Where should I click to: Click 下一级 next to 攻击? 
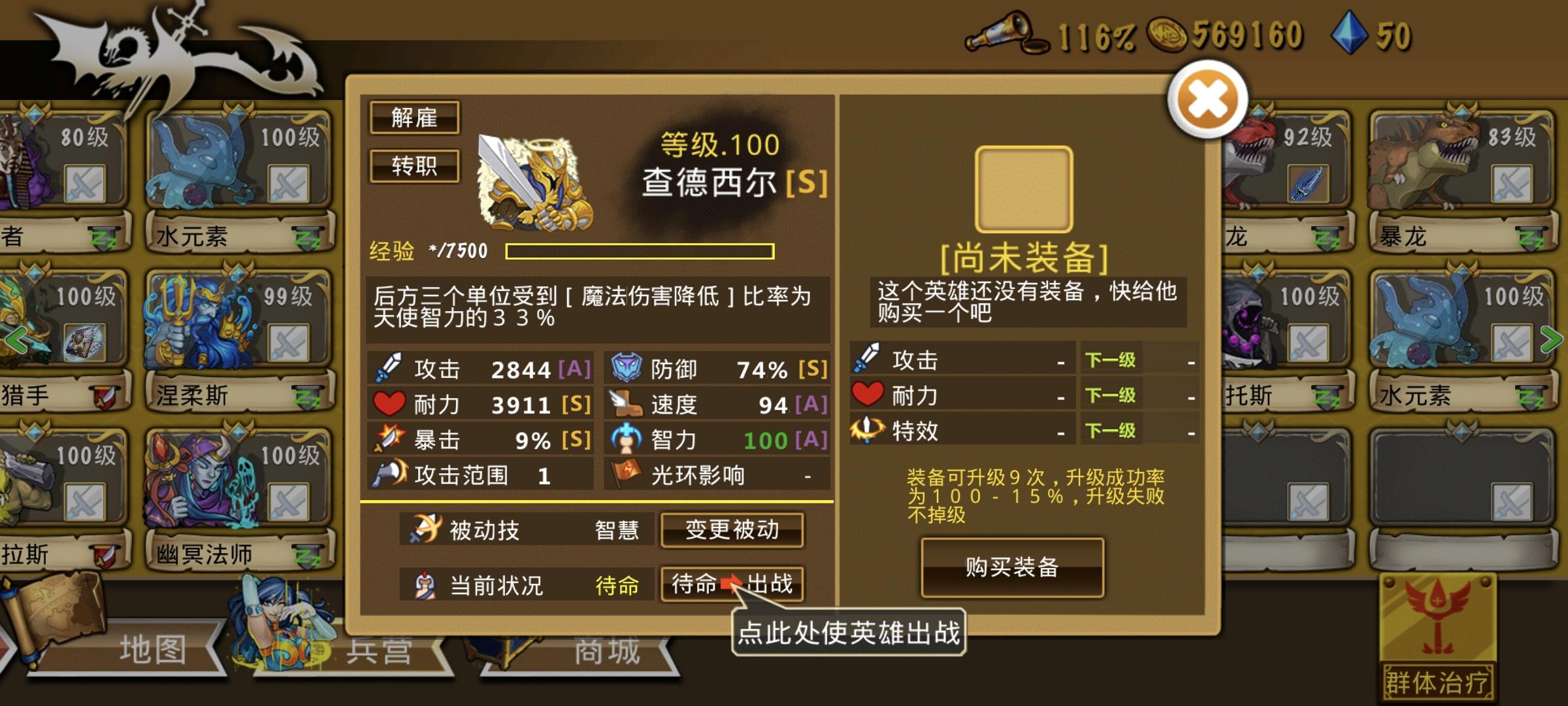(1109, 360)
